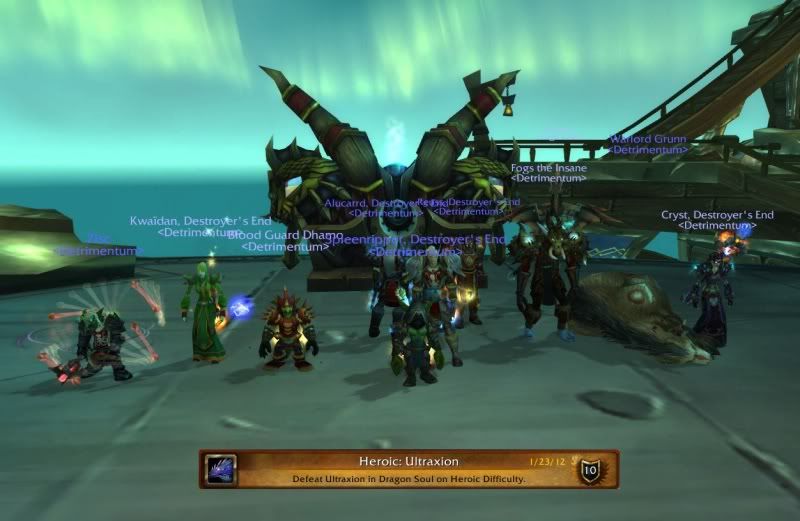This screenshot has width=800, height=521.
Task: Click the dragon icon on the achievement toast
Action: (221, 469)
